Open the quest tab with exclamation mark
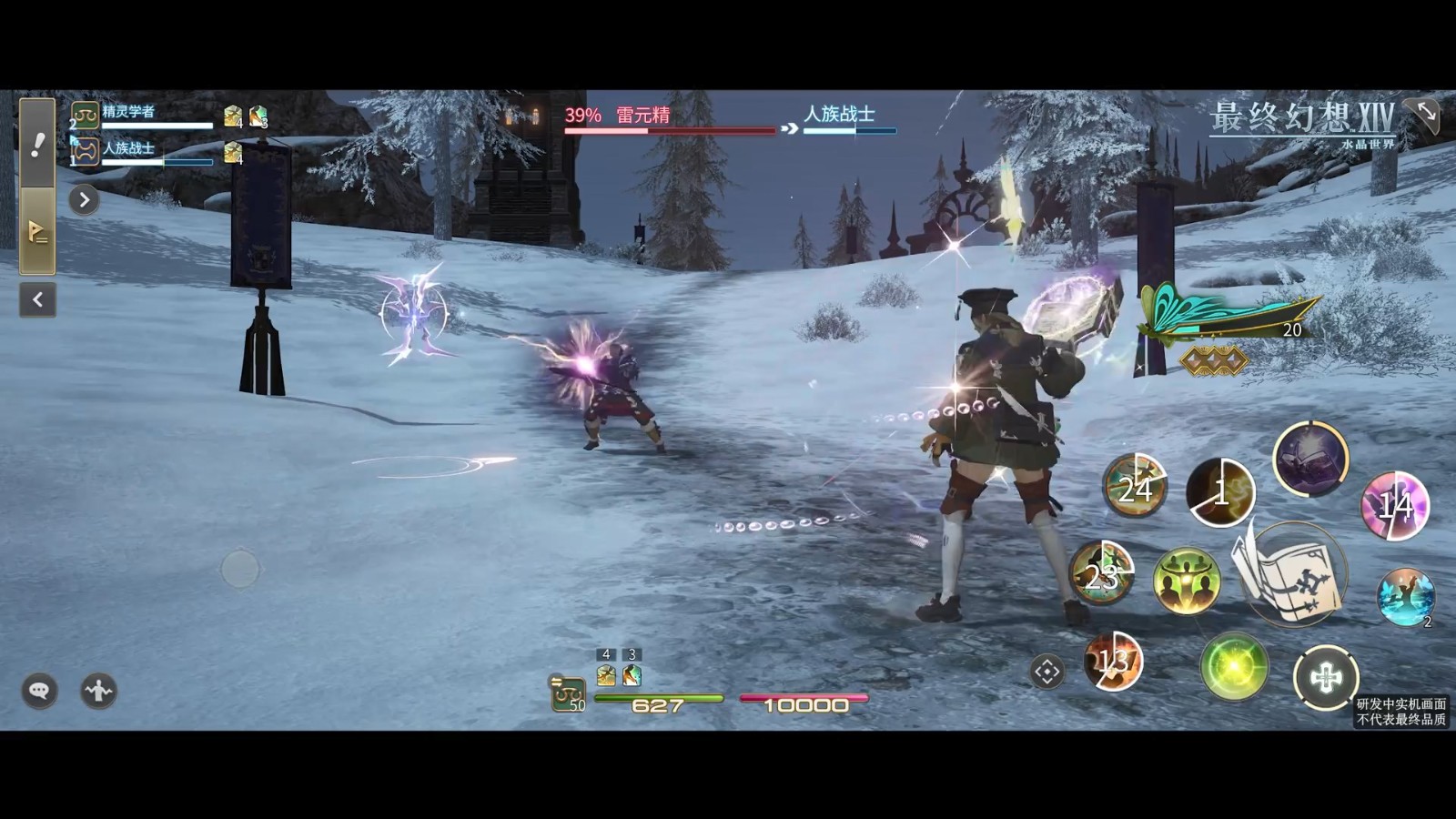Image resolution: width=1456 pixels, height=819 pixels. point(37,143)
